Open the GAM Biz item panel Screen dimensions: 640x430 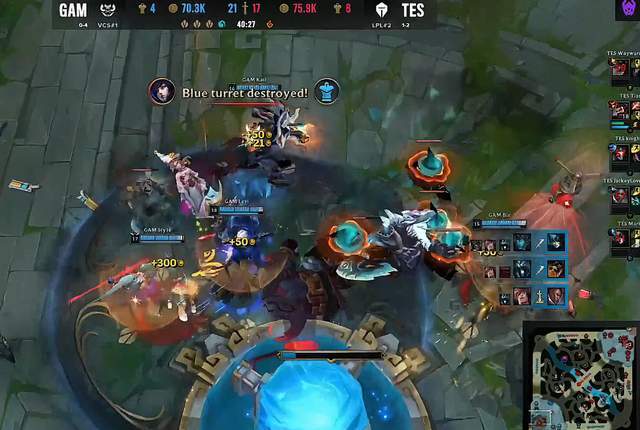(x=518, y=269)
